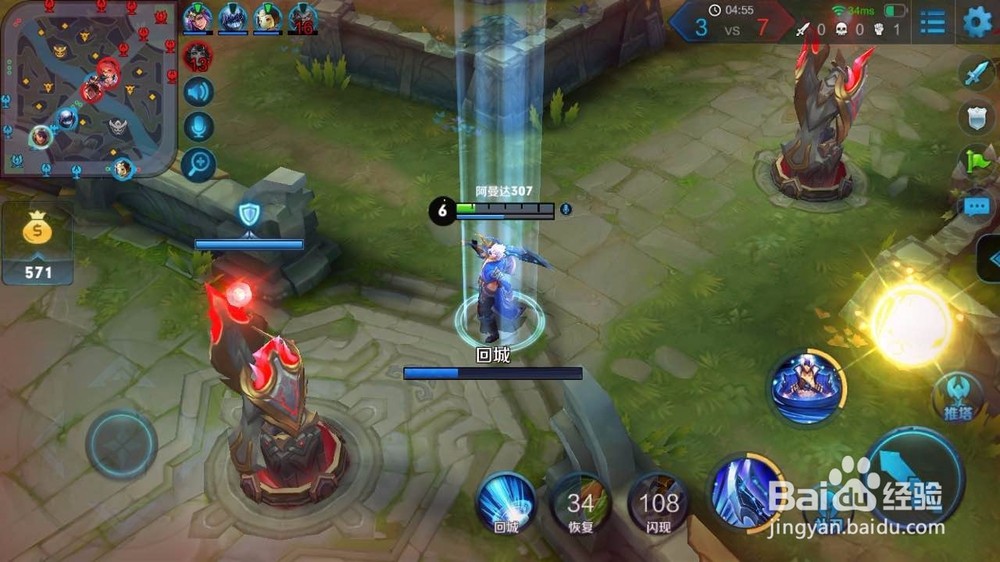Activate the 回城 recall skill
The height and width of the screenshot is (562, 1000).
click(504, 500)
